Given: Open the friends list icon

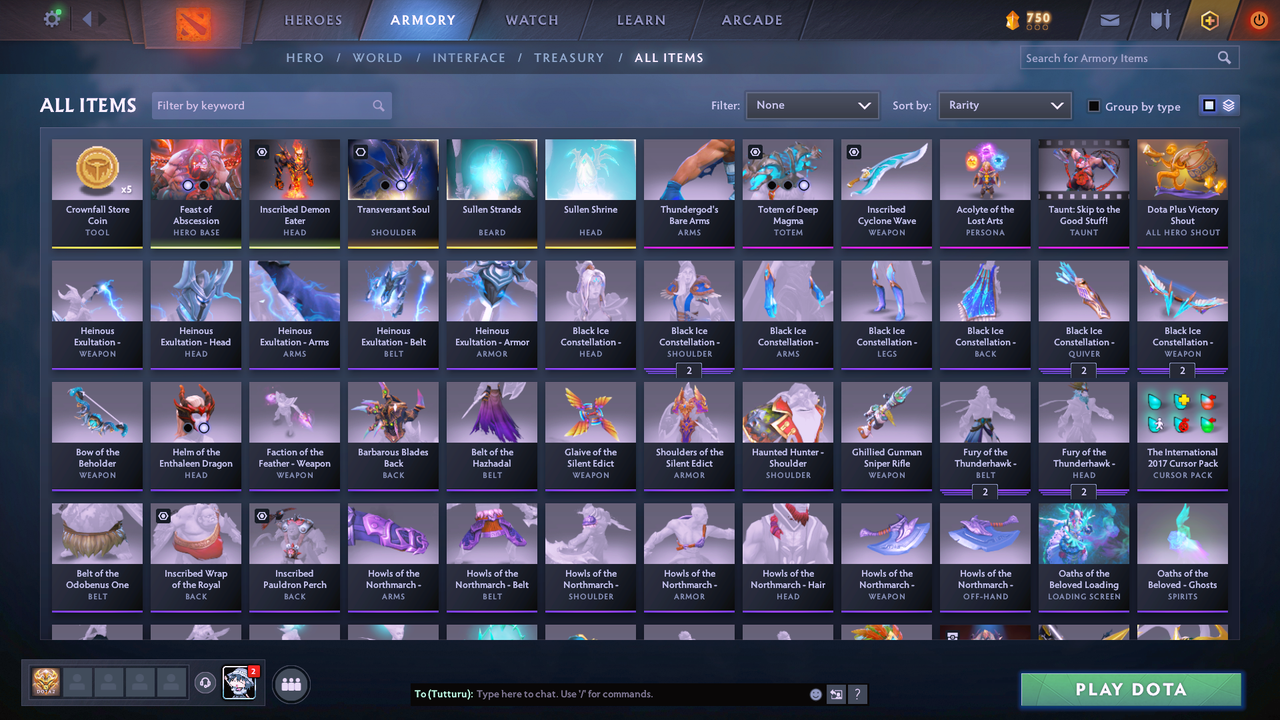Looking at the screenshot, I should tap(290, 684).
